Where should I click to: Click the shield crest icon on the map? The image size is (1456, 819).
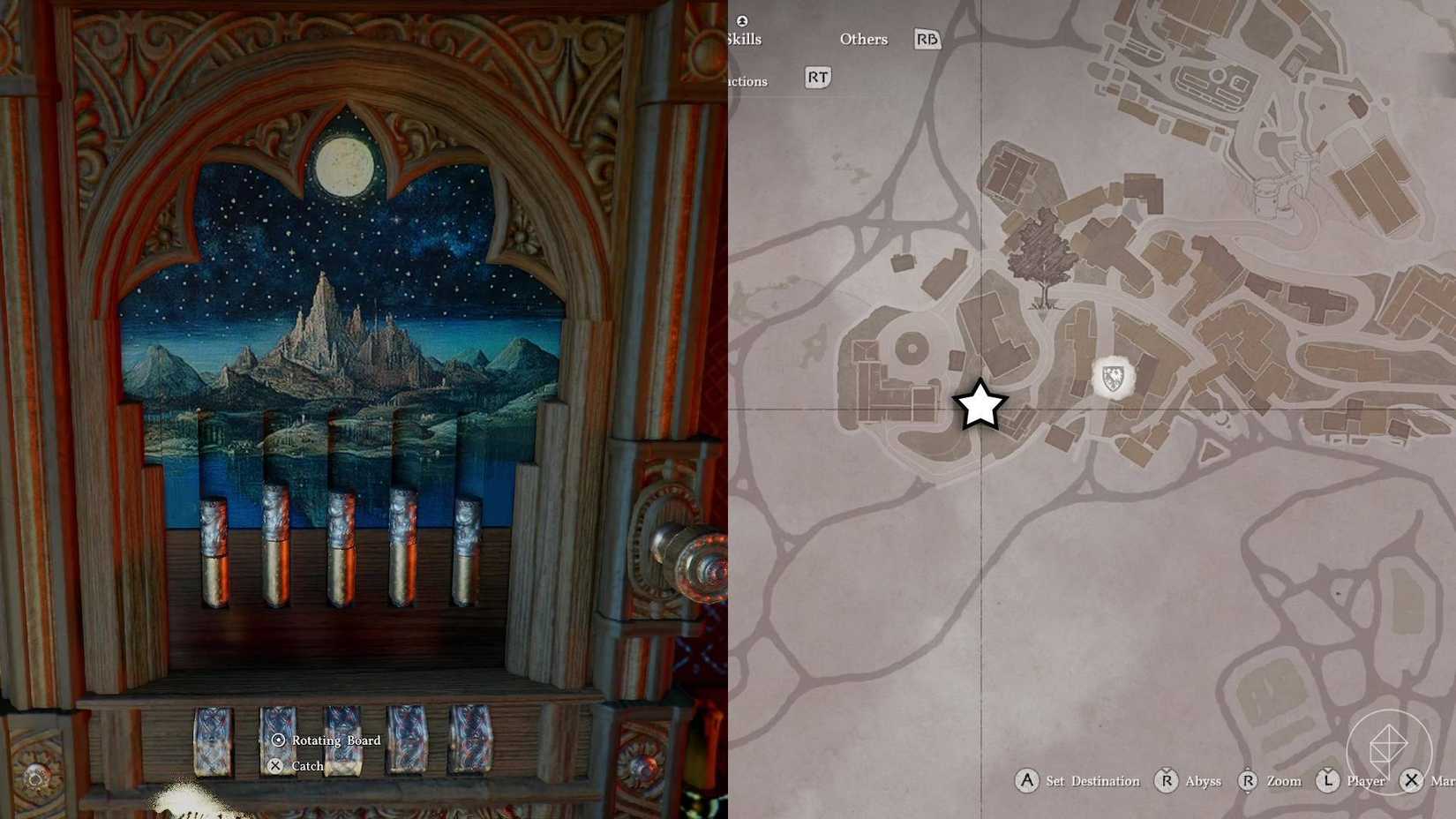(x=1113, y=375)
